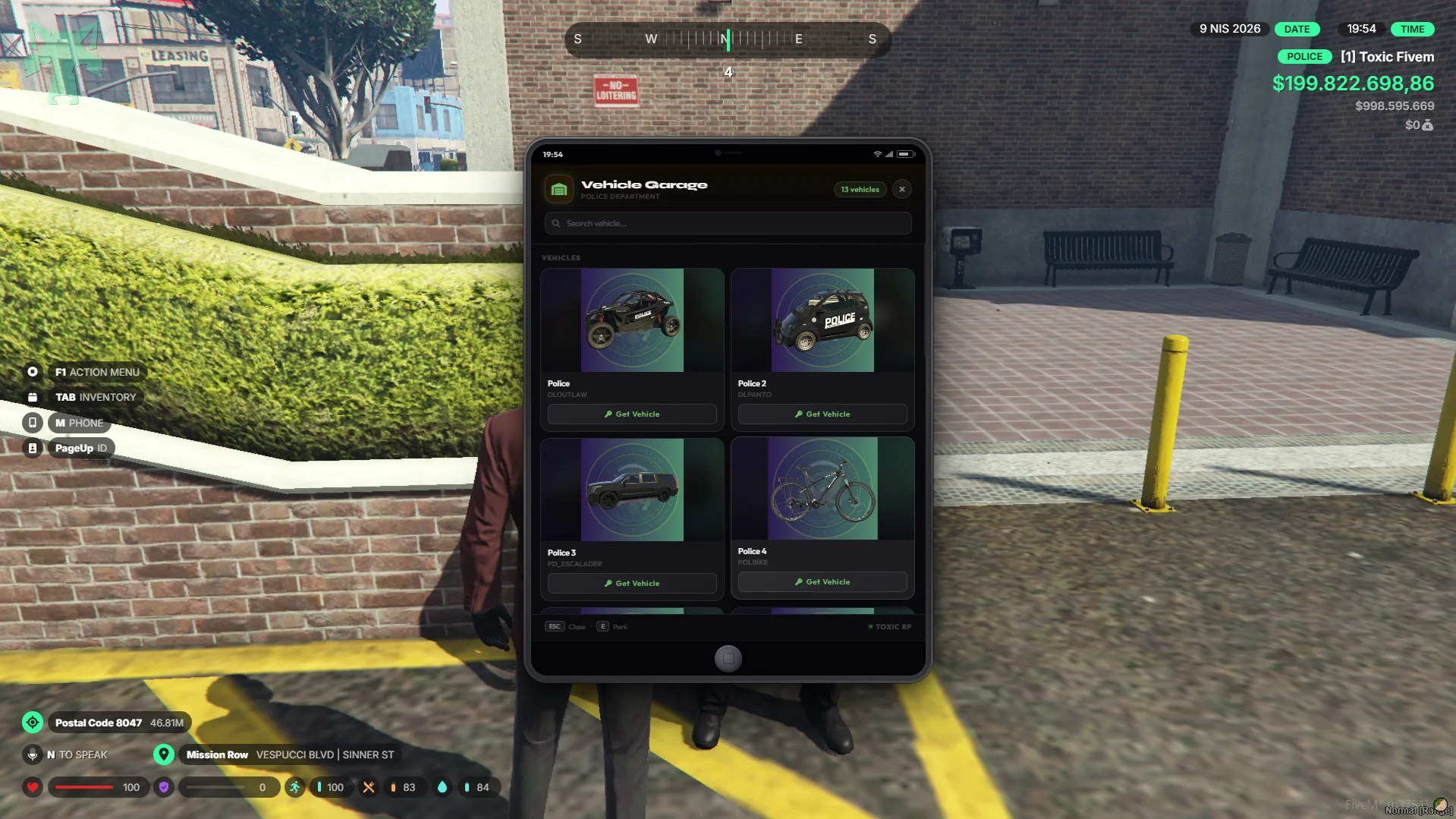Click the Search vehicle field

point(728,223)
